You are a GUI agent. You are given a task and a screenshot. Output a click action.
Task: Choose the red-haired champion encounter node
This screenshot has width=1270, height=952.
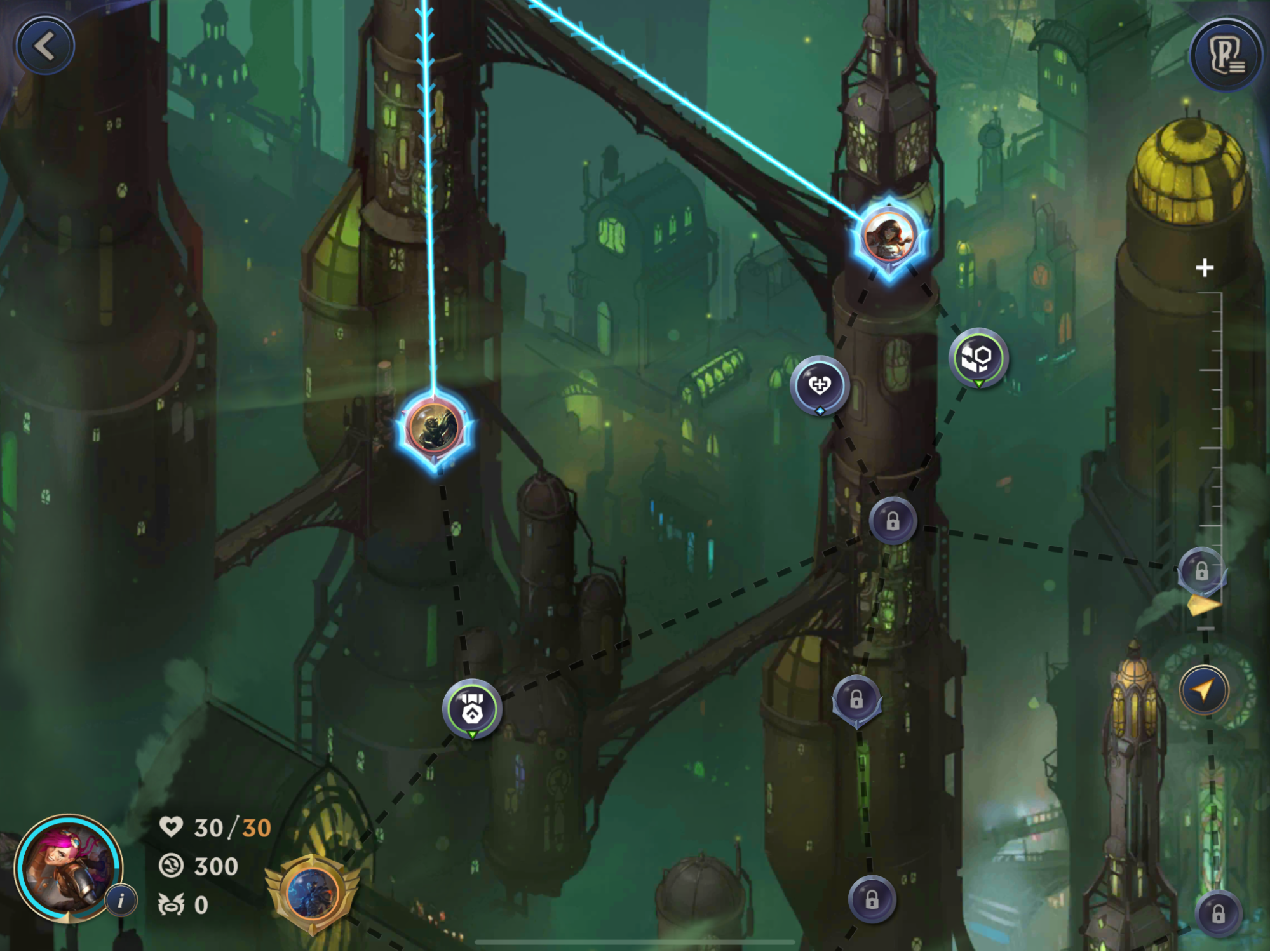coord(889,237)
